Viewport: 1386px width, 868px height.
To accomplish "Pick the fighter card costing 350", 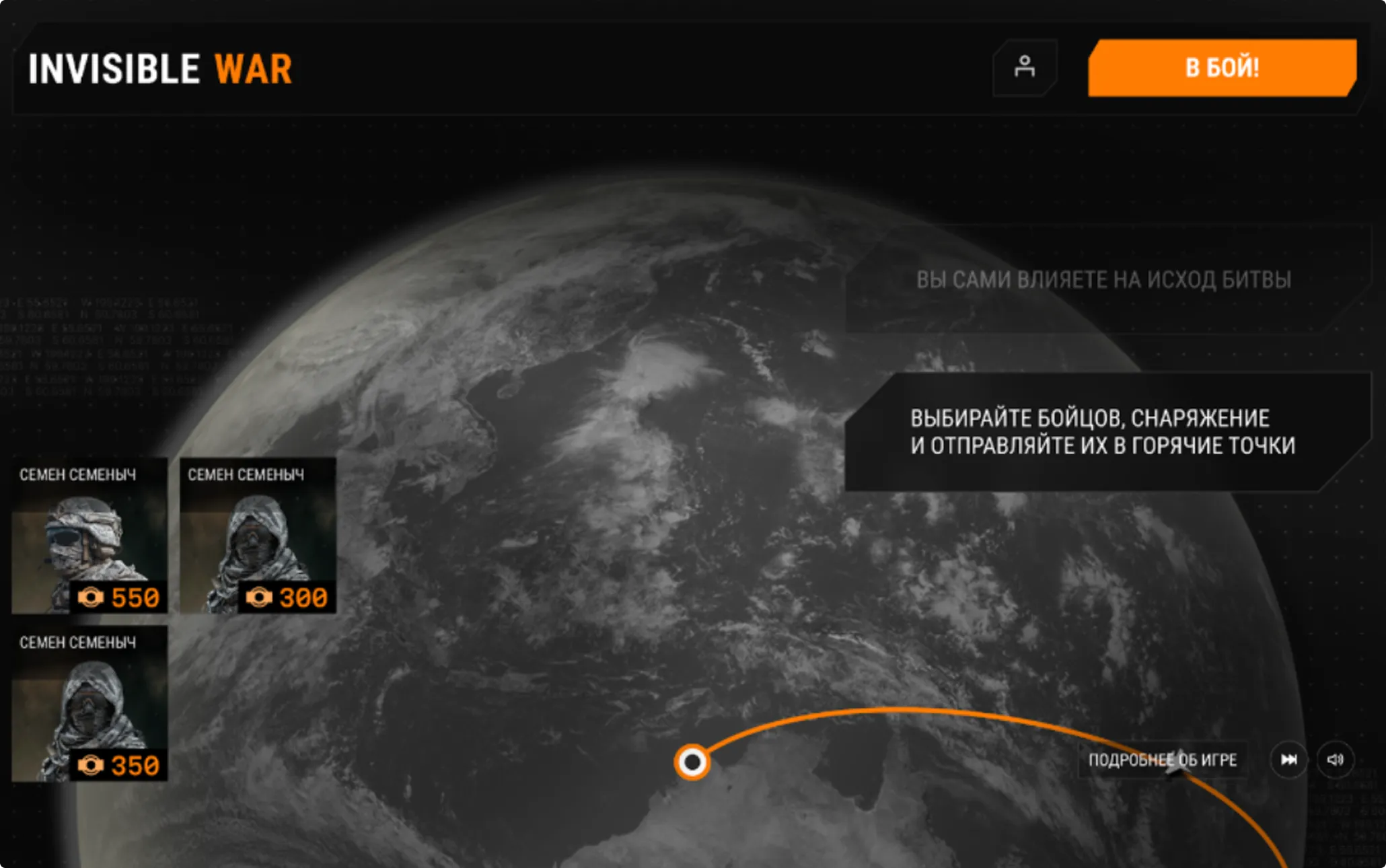I will tap(89, 704).
